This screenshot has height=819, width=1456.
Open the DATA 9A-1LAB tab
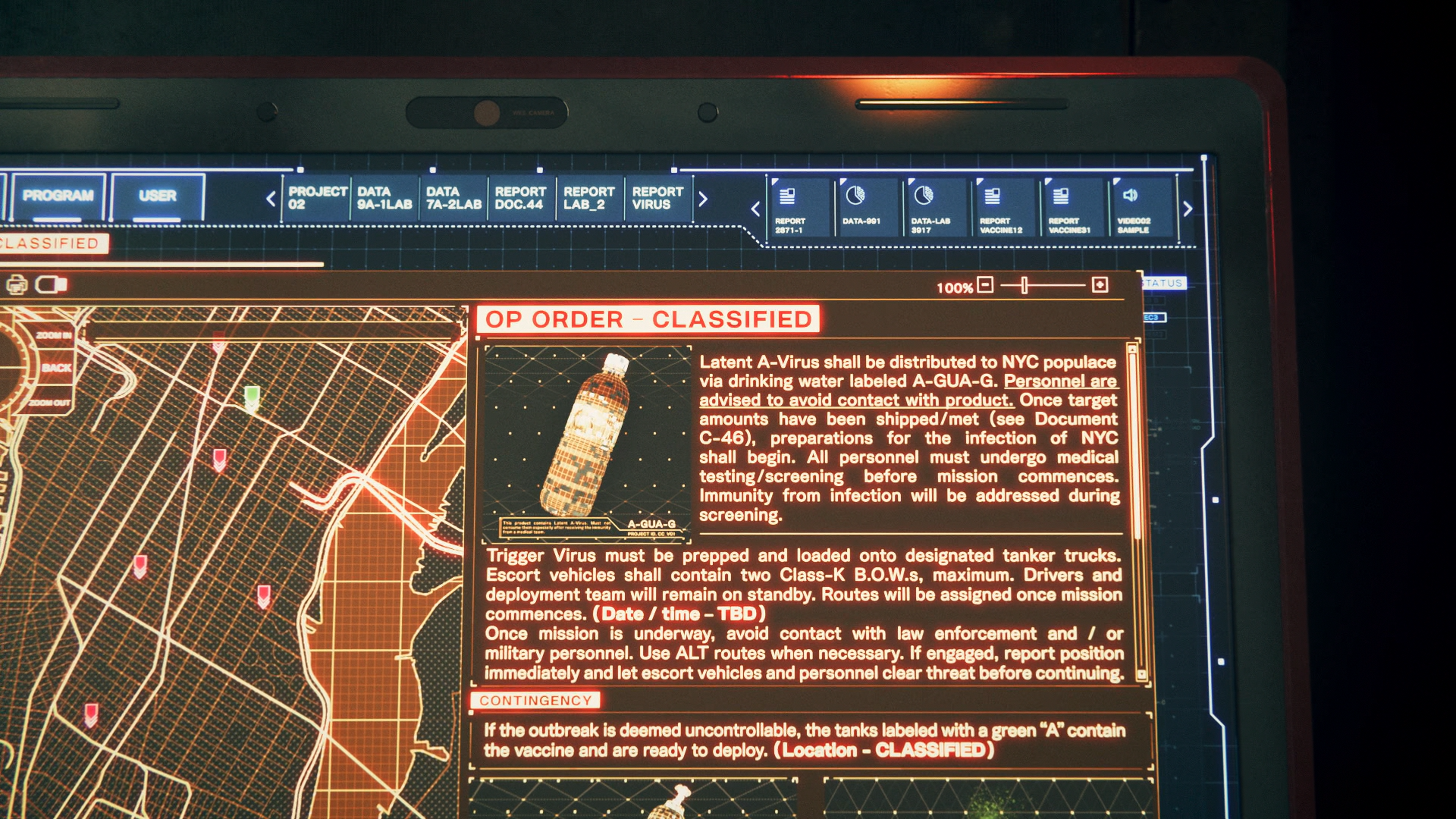[x=384, y=198]
